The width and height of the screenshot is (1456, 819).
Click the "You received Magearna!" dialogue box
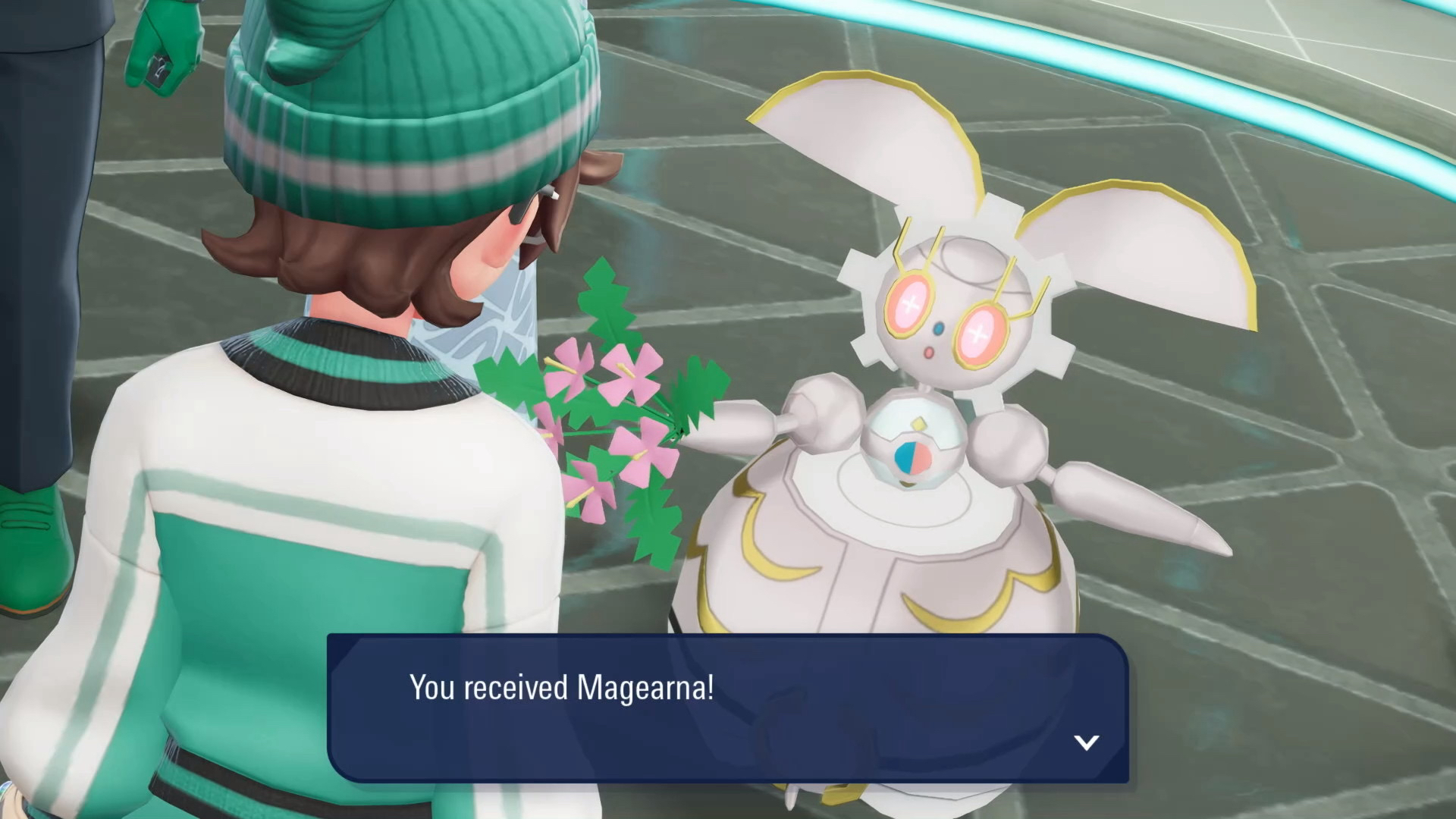[x=728, y=708]
